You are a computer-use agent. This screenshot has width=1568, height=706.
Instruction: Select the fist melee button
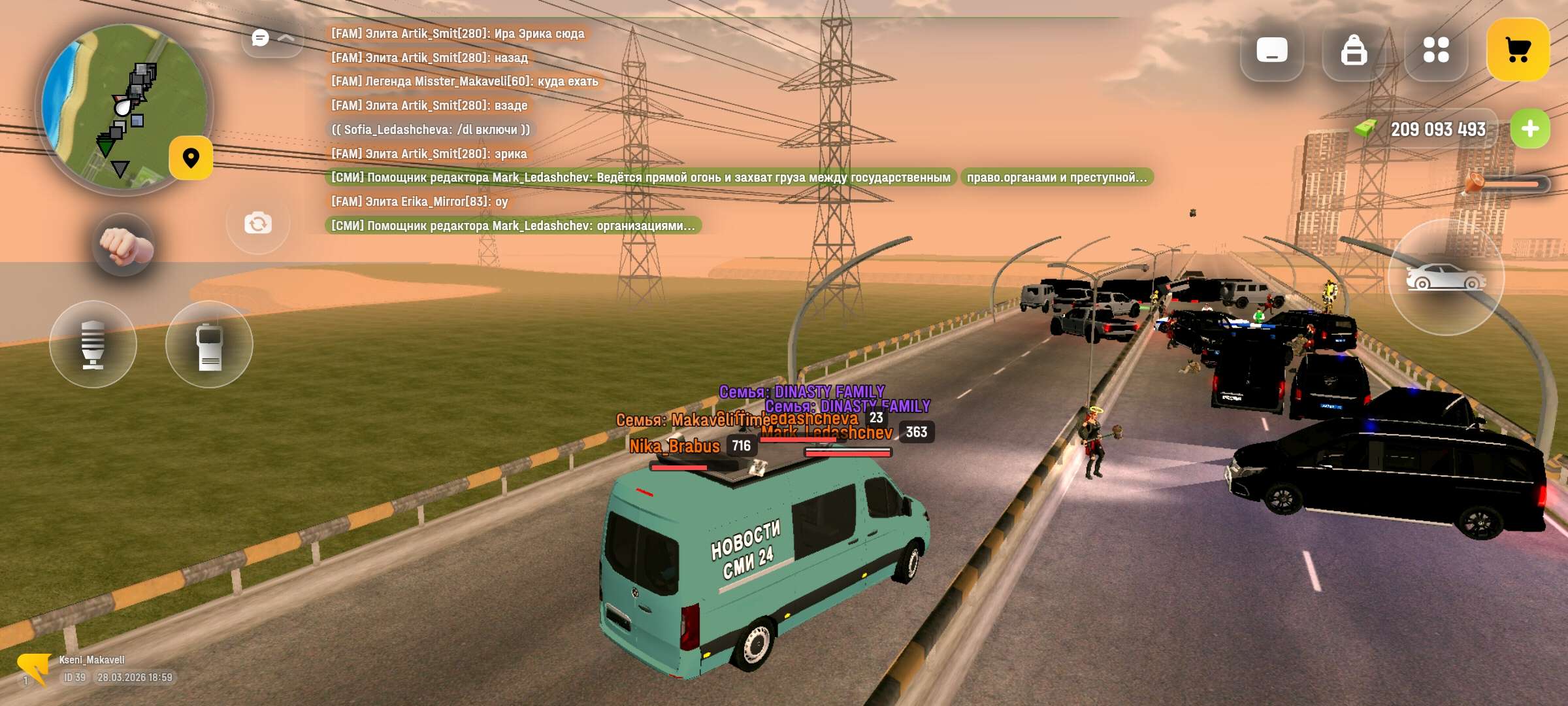pyautogui.click(x=124, y=246)
